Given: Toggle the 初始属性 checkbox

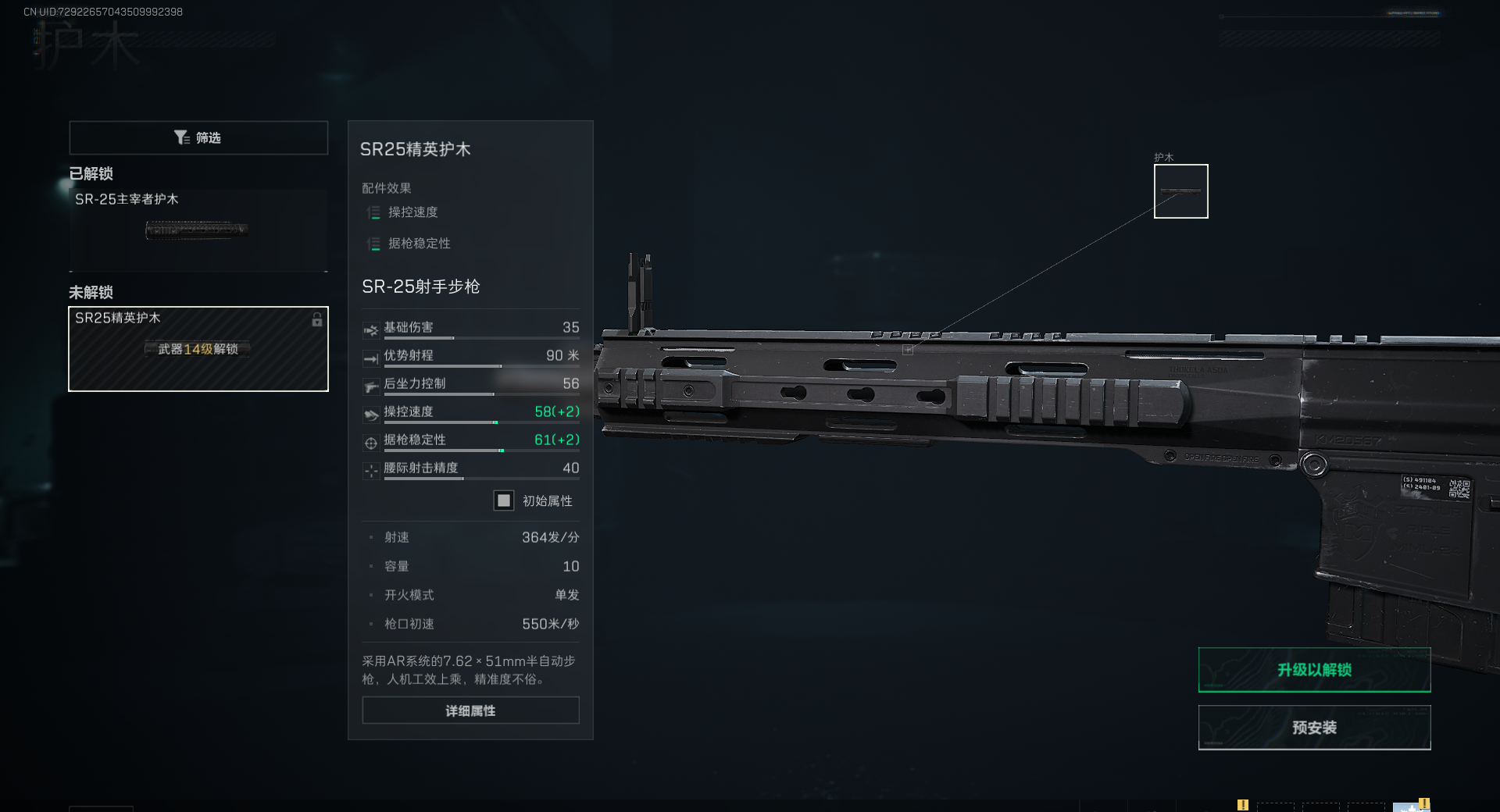Looking at the screenshot, I should click(504, 500).
